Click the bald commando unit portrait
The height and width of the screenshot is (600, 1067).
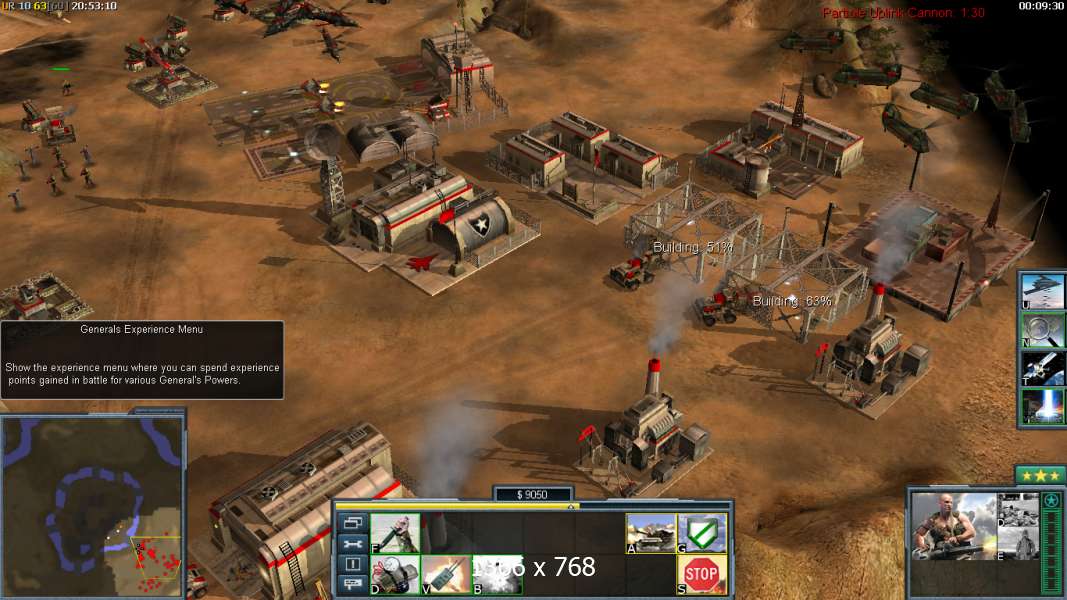954,526
